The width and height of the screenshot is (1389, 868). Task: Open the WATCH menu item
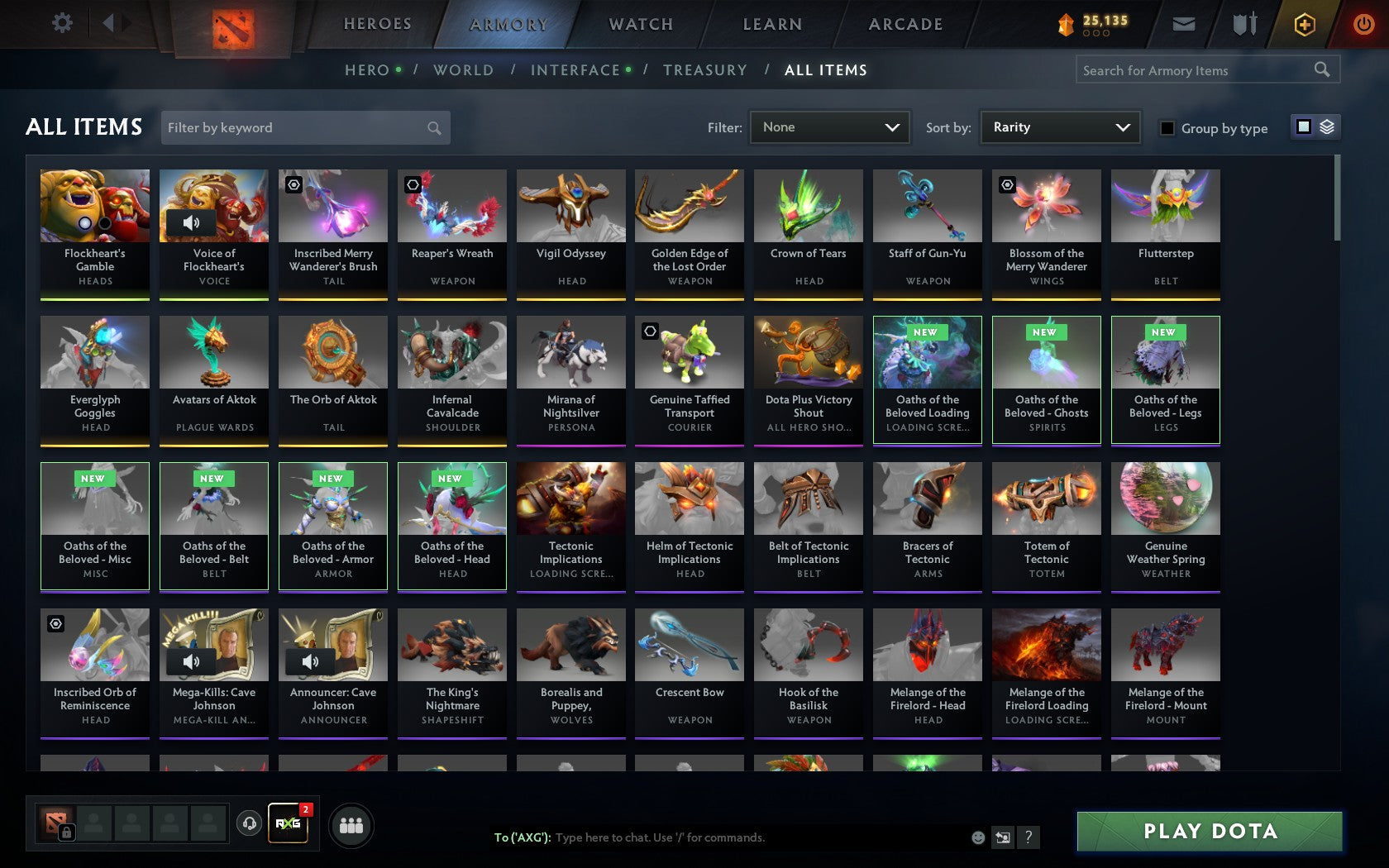pyautogui.click(x=640, y=24)
